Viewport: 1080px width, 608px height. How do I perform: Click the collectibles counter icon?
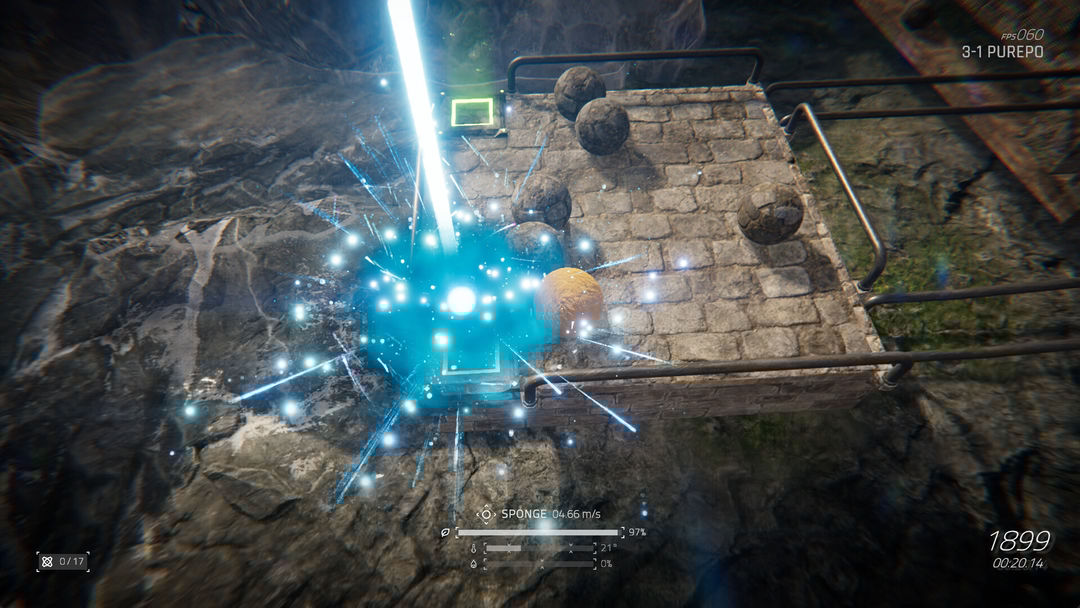[47, 561]
